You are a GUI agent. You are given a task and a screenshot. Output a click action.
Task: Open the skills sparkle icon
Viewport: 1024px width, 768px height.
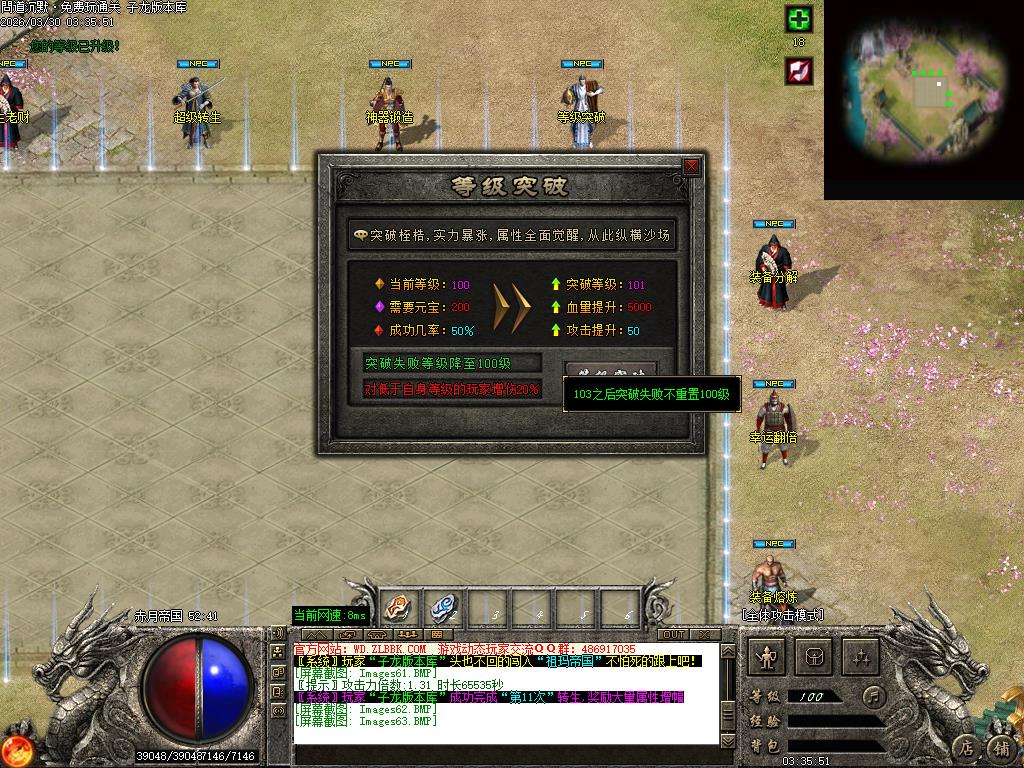pyautogui.click(x=861, y=657)
